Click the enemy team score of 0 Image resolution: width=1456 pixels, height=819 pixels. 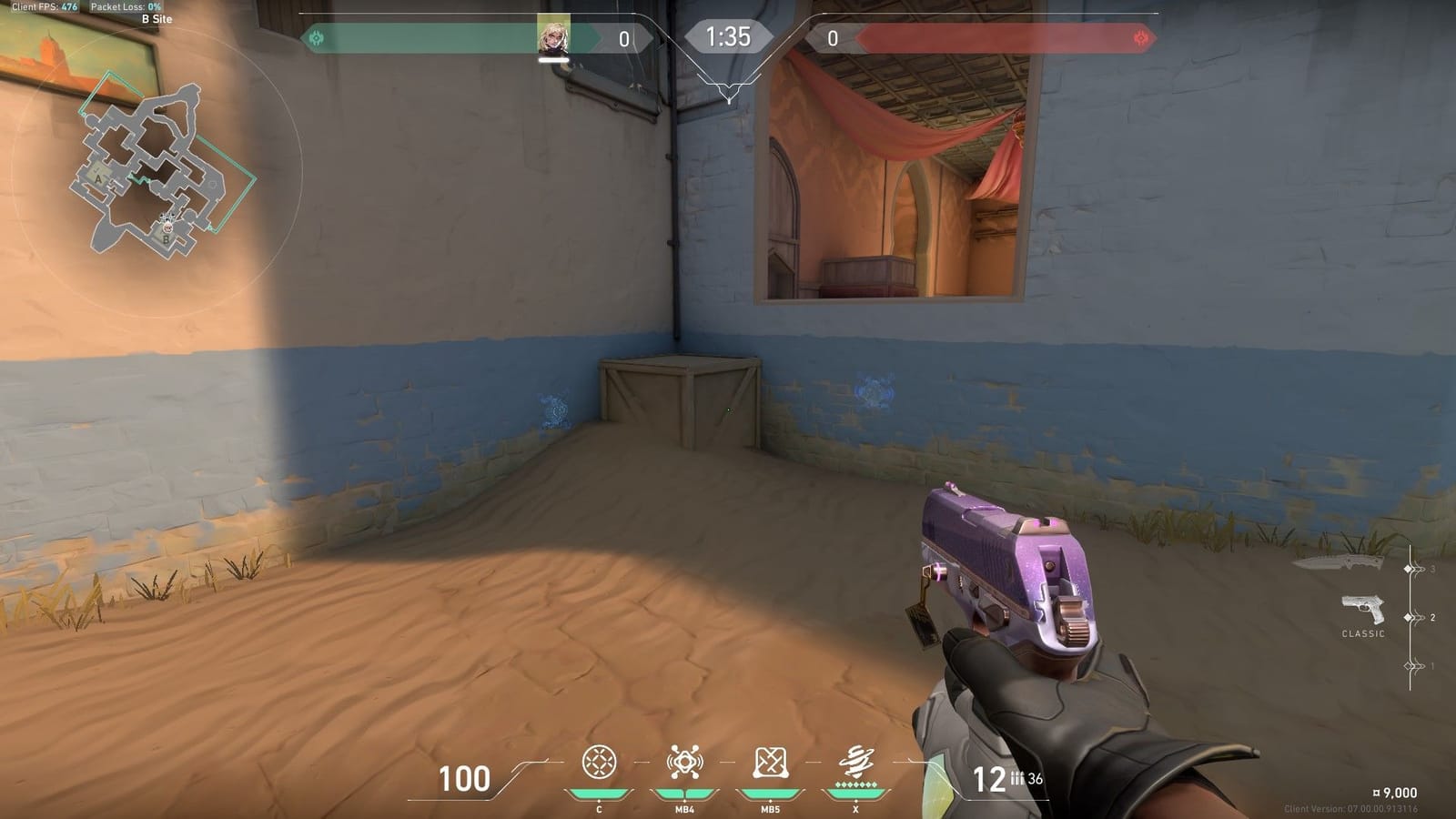click(833, 38)
